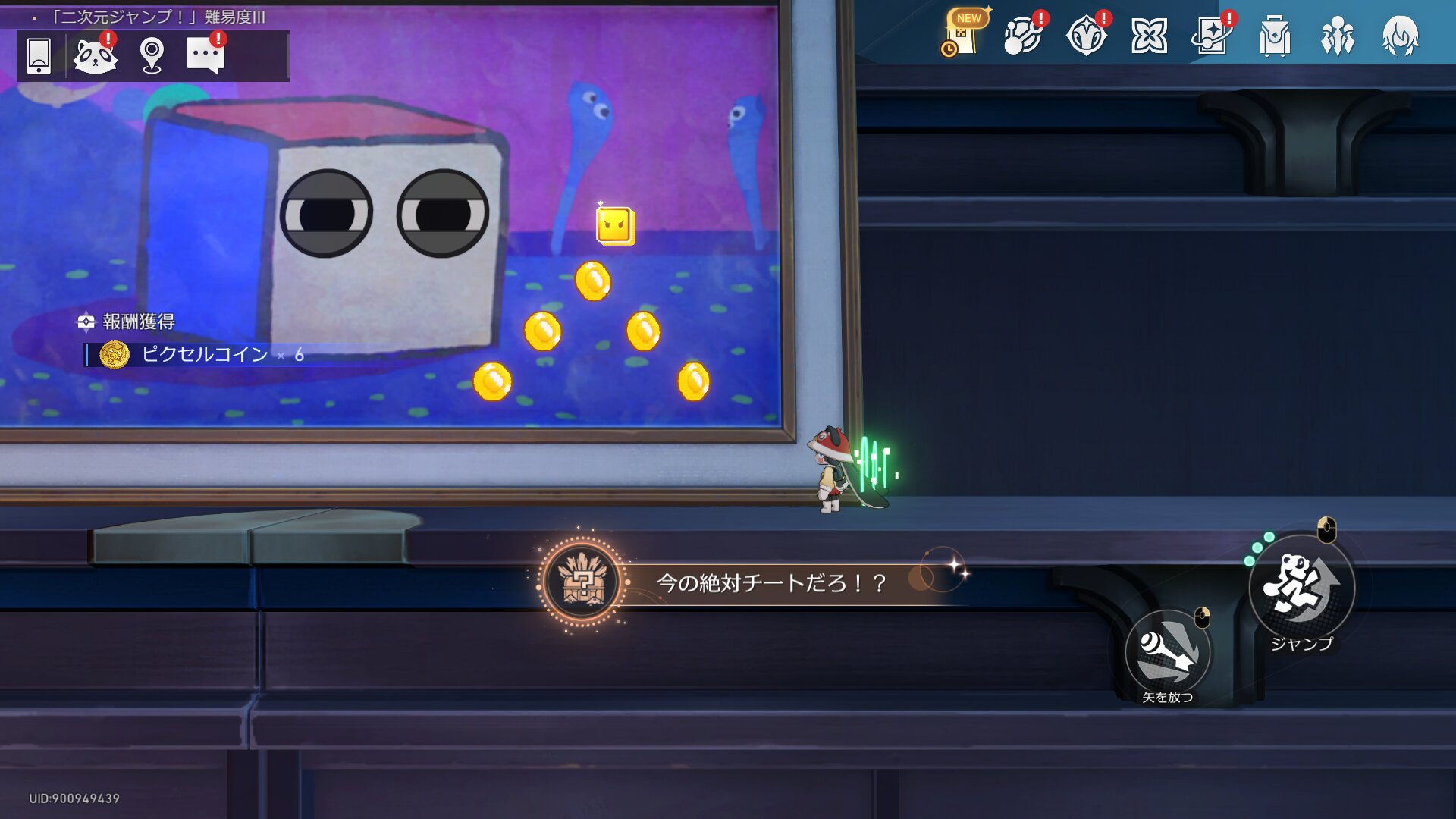Open the map pin navigation icon
Viewport: 1456px width, 819px height.
[152, 56]
